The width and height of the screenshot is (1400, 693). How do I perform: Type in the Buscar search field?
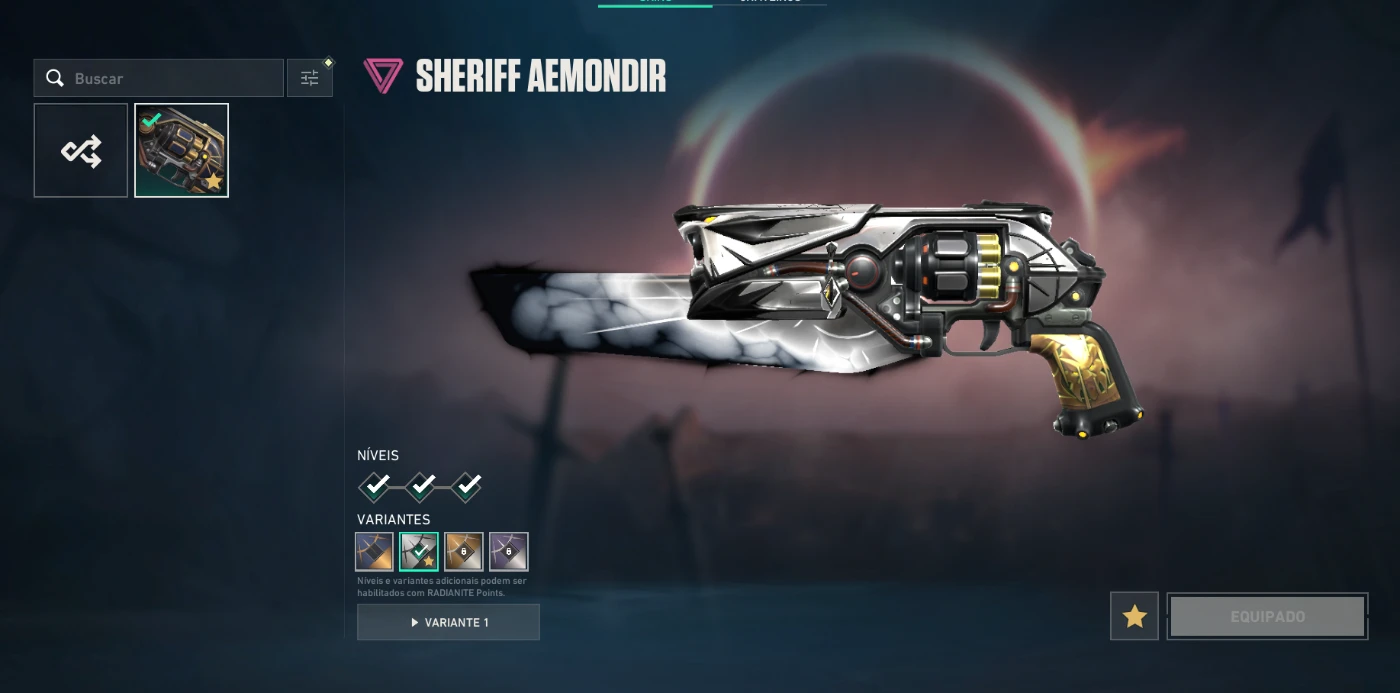170,78
